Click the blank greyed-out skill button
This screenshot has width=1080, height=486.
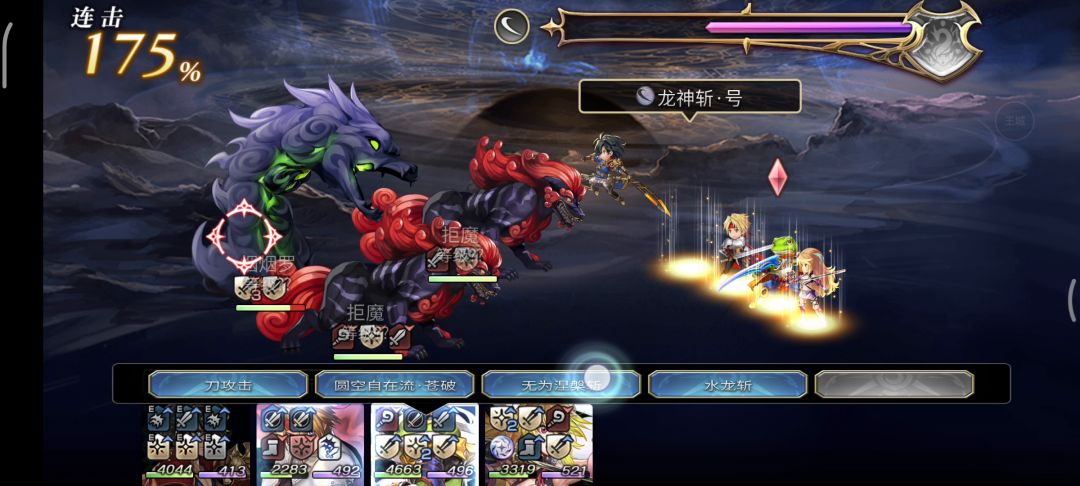[x=893, y=384]
